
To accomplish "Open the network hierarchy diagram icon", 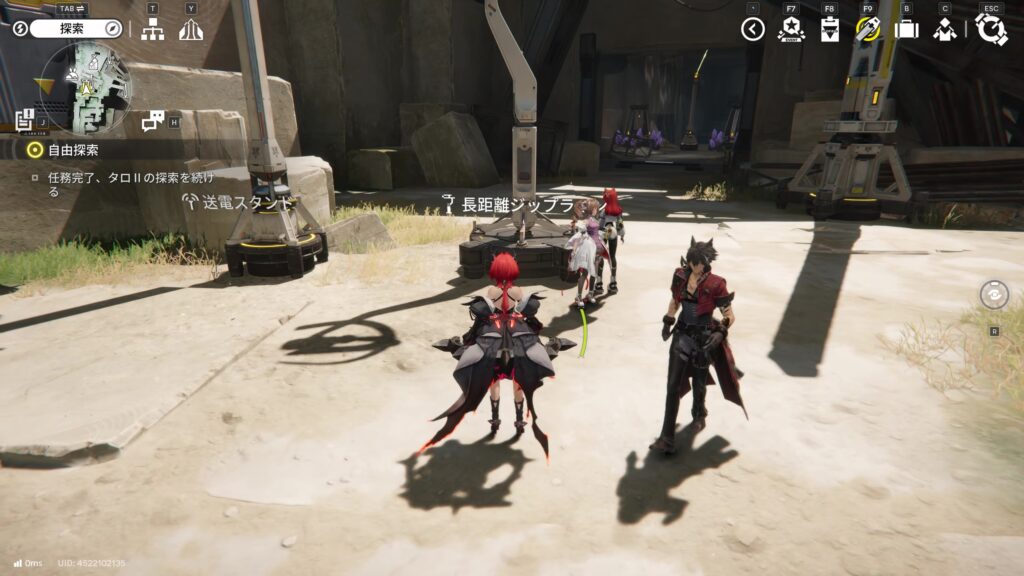I will coord(152,29).
